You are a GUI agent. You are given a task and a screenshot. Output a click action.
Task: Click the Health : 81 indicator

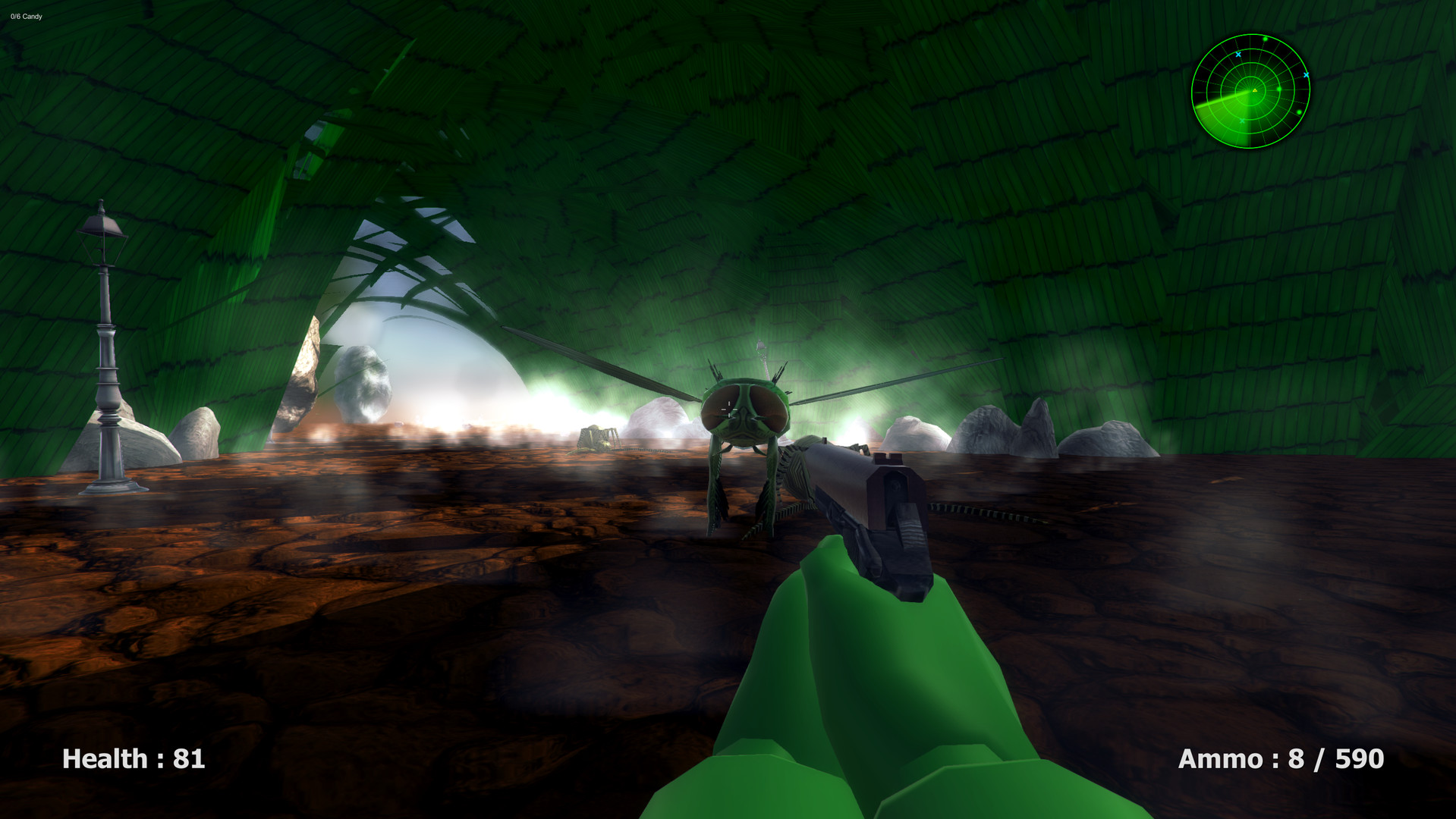[134, 758]
